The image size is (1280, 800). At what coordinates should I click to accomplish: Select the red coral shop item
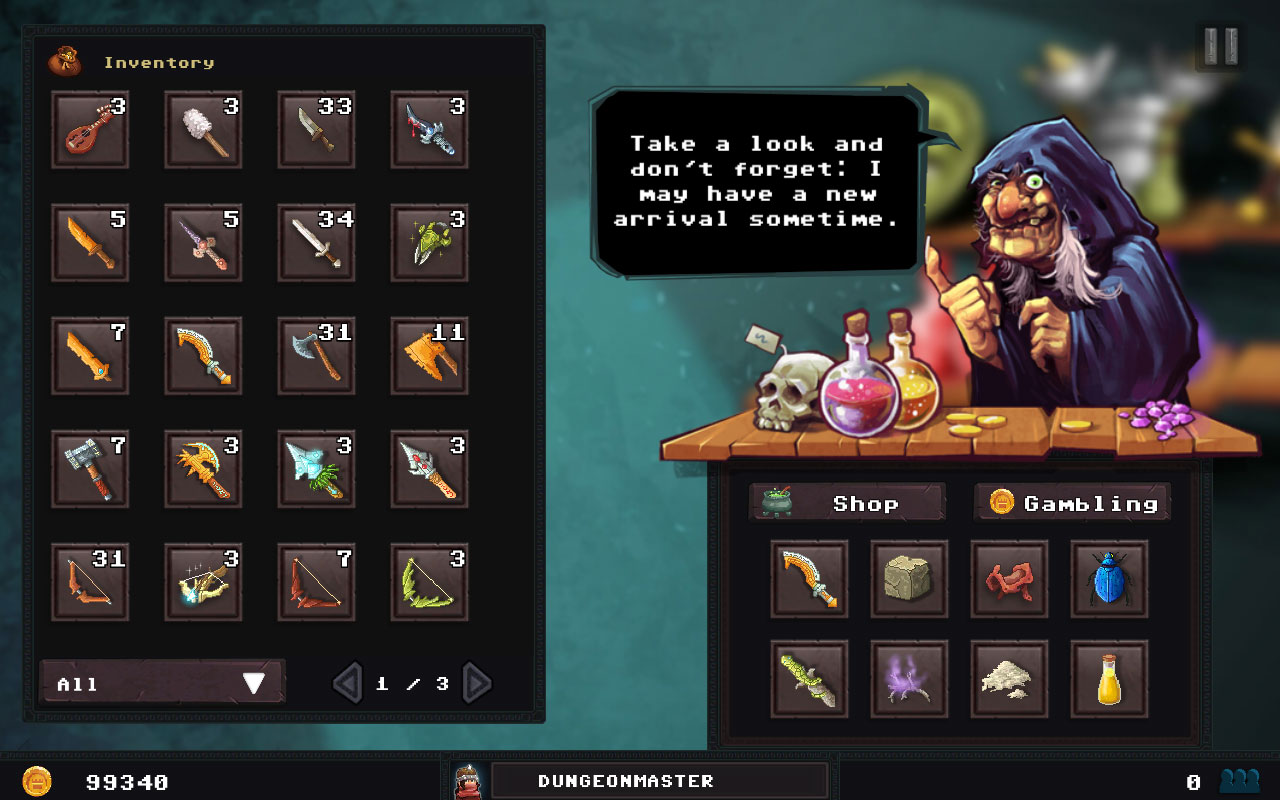(x=1009, y=579)
